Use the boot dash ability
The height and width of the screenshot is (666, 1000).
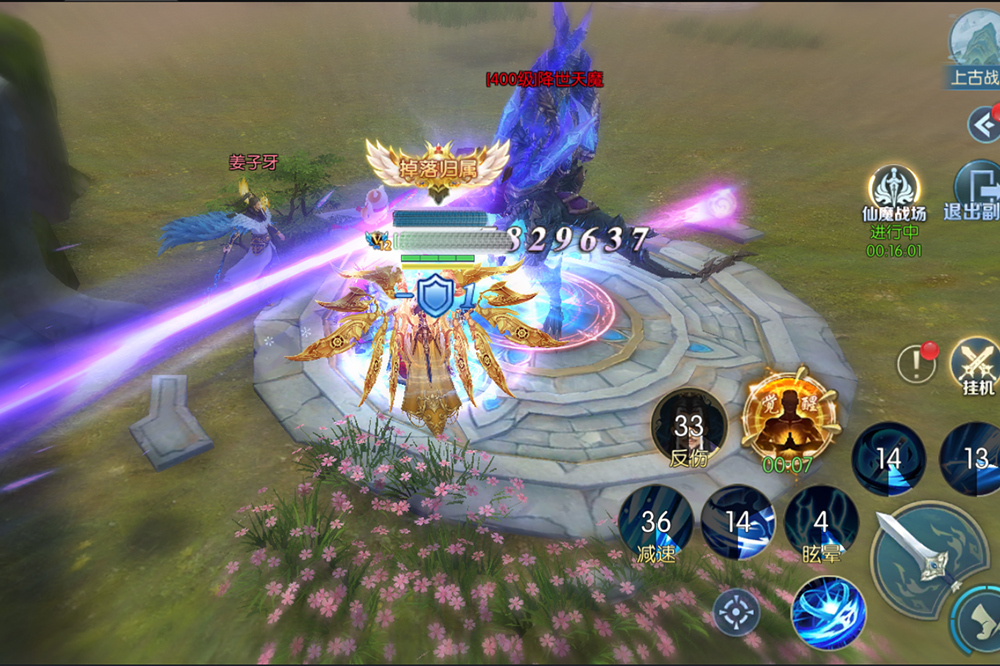pyautogui.click(x=979, y=622)
